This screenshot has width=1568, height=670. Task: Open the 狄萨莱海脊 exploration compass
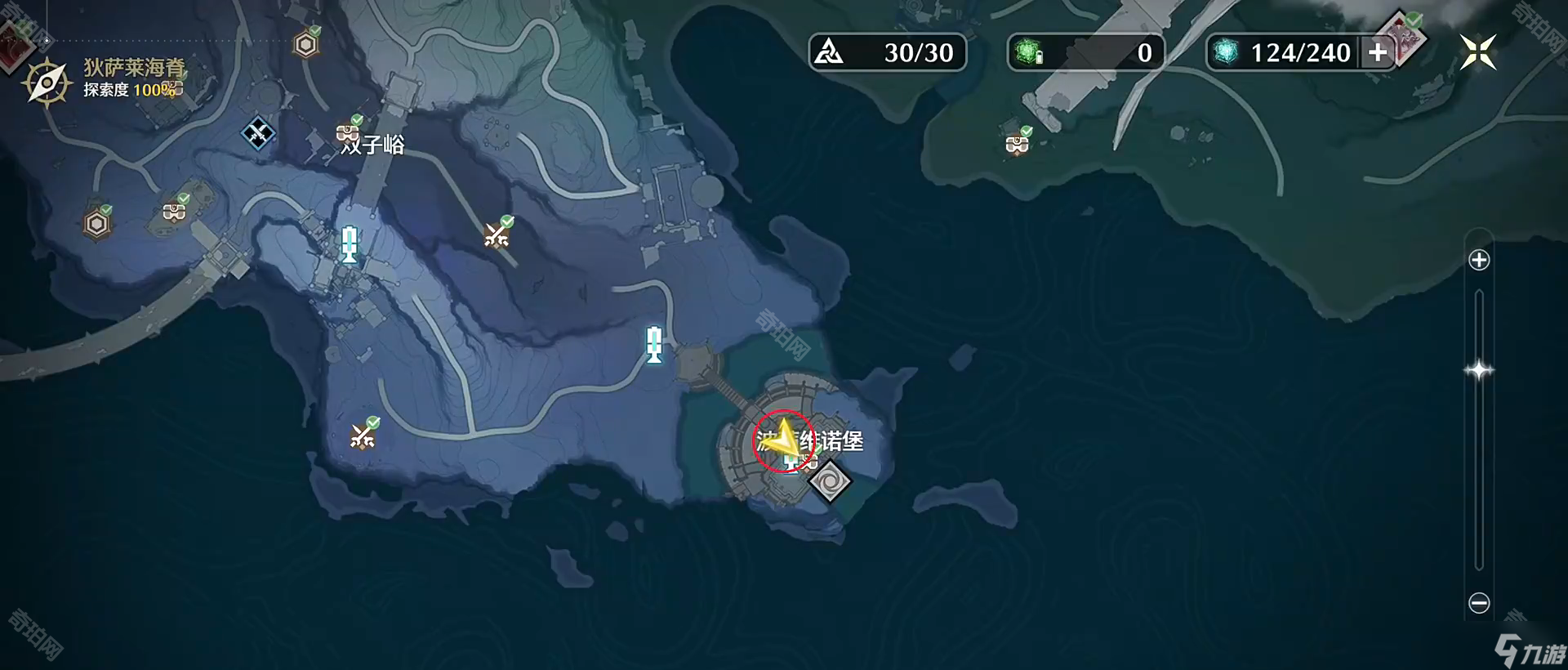coord(47,83)
